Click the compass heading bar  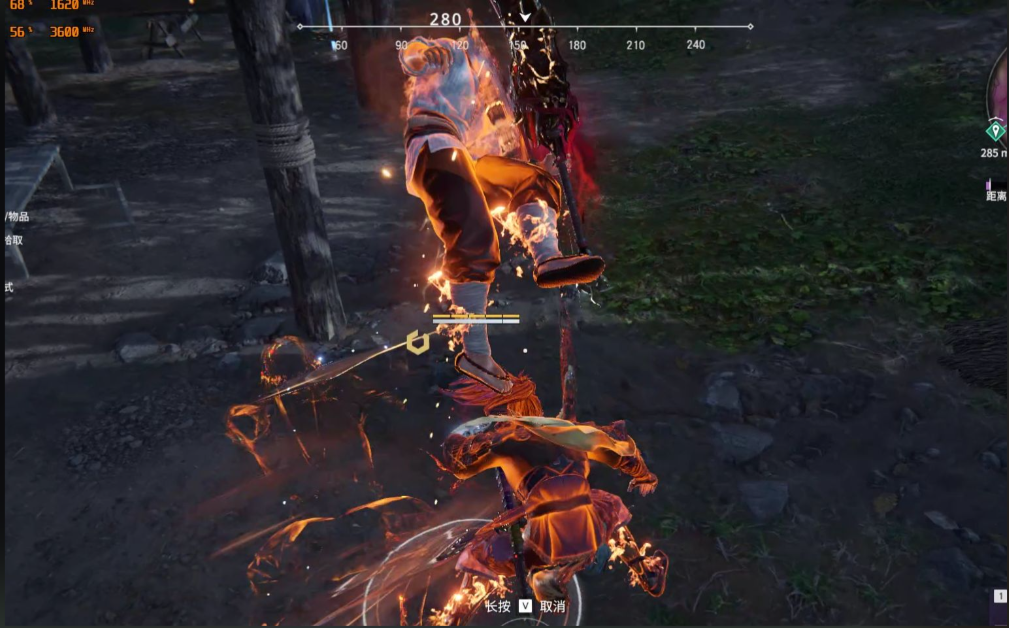[x=525, y=28]
